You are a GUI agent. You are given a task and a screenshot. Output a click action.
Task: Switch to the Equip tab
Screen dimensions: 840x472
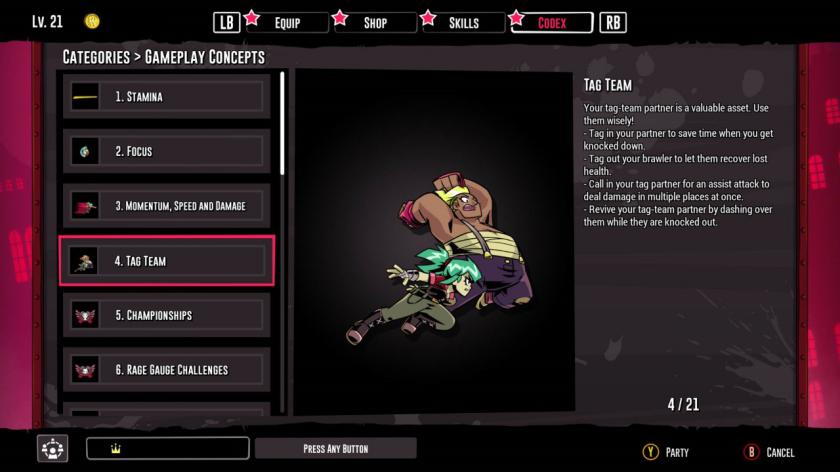[x=287, y=22]
